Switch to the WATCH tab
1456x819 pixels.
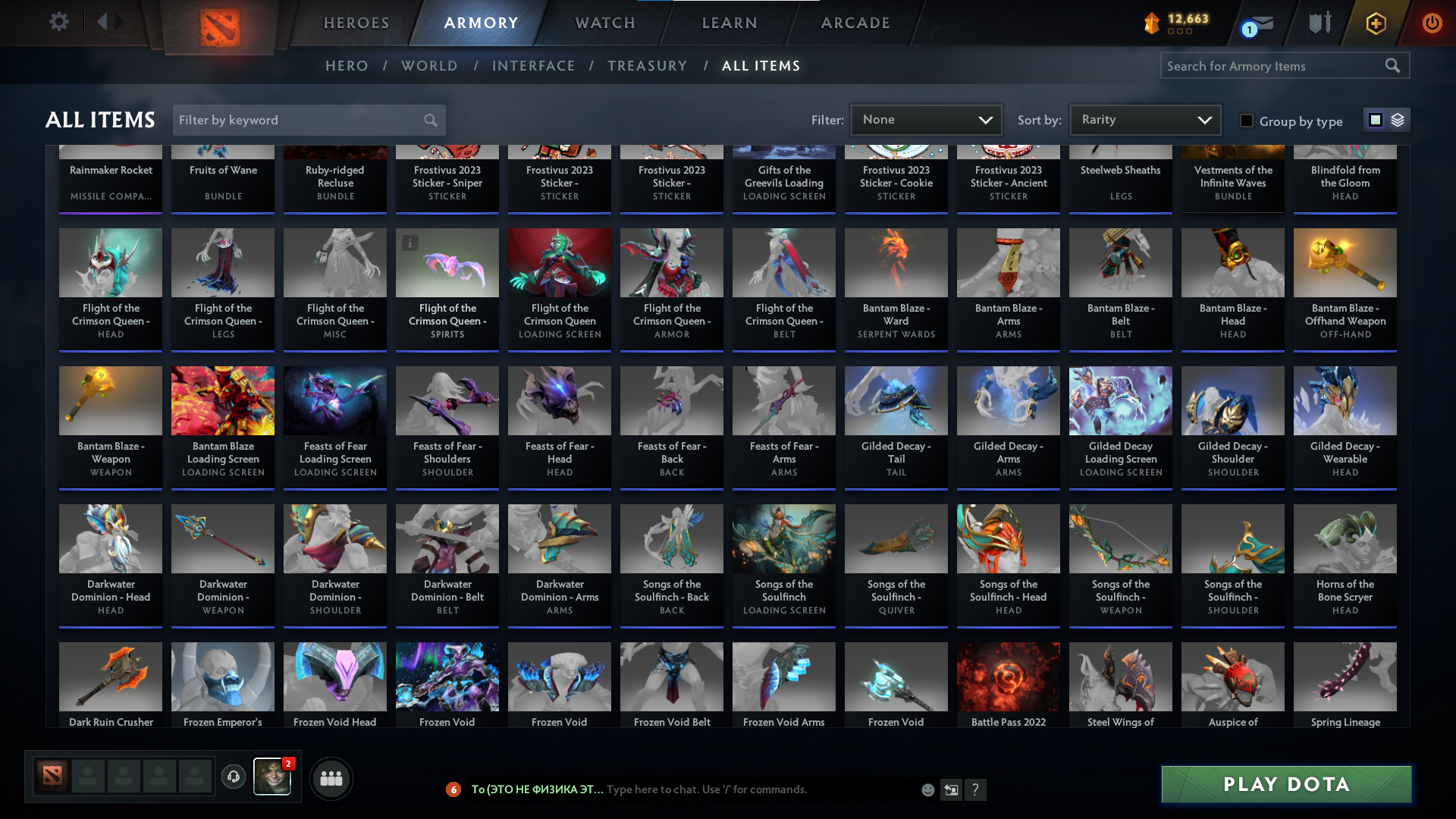[604, 23]
